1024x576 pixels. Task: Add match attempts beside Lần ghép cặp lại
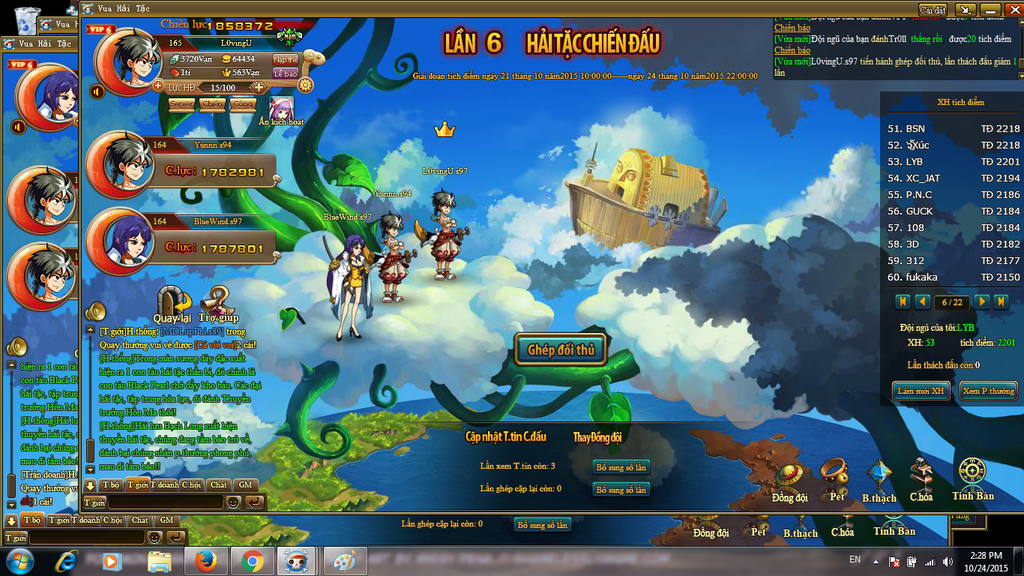[x=621, y=489]
